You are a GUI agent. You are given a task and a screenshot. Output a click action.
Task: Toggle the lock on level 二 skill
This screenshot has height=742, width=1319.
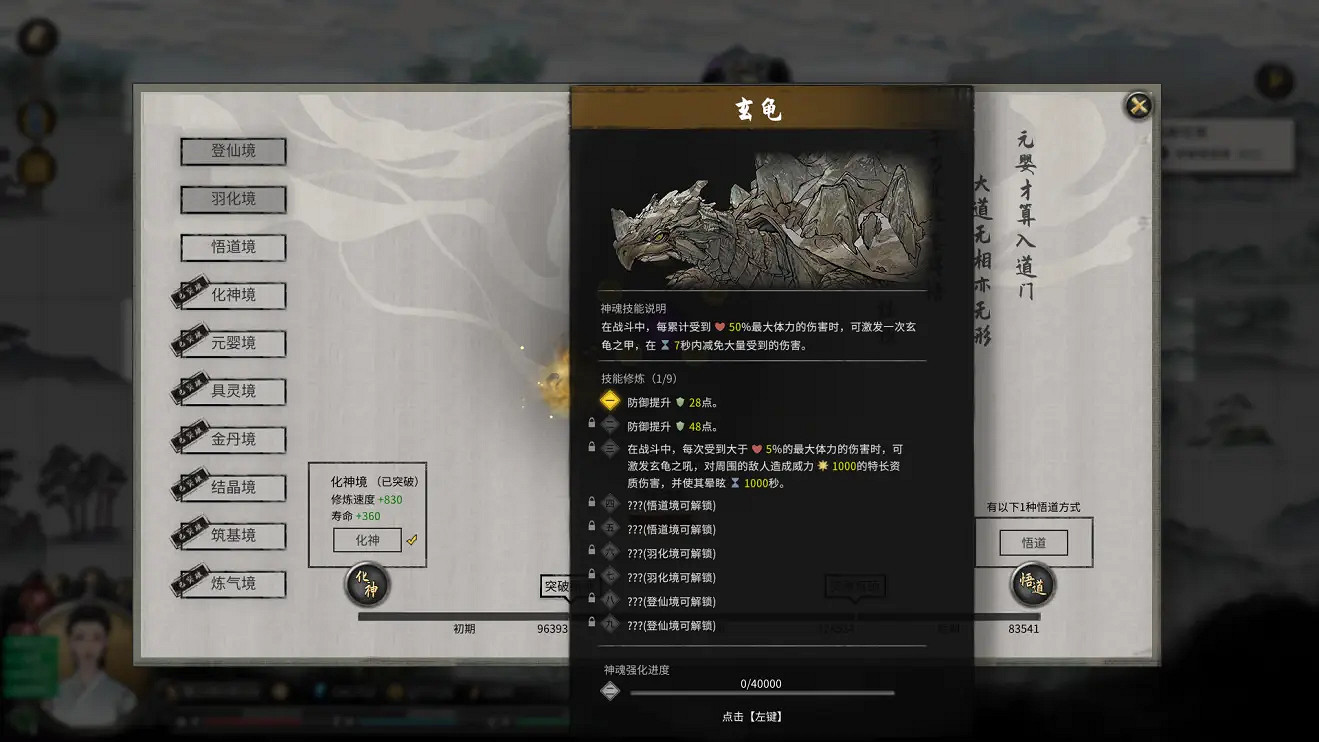coord(592,422)
